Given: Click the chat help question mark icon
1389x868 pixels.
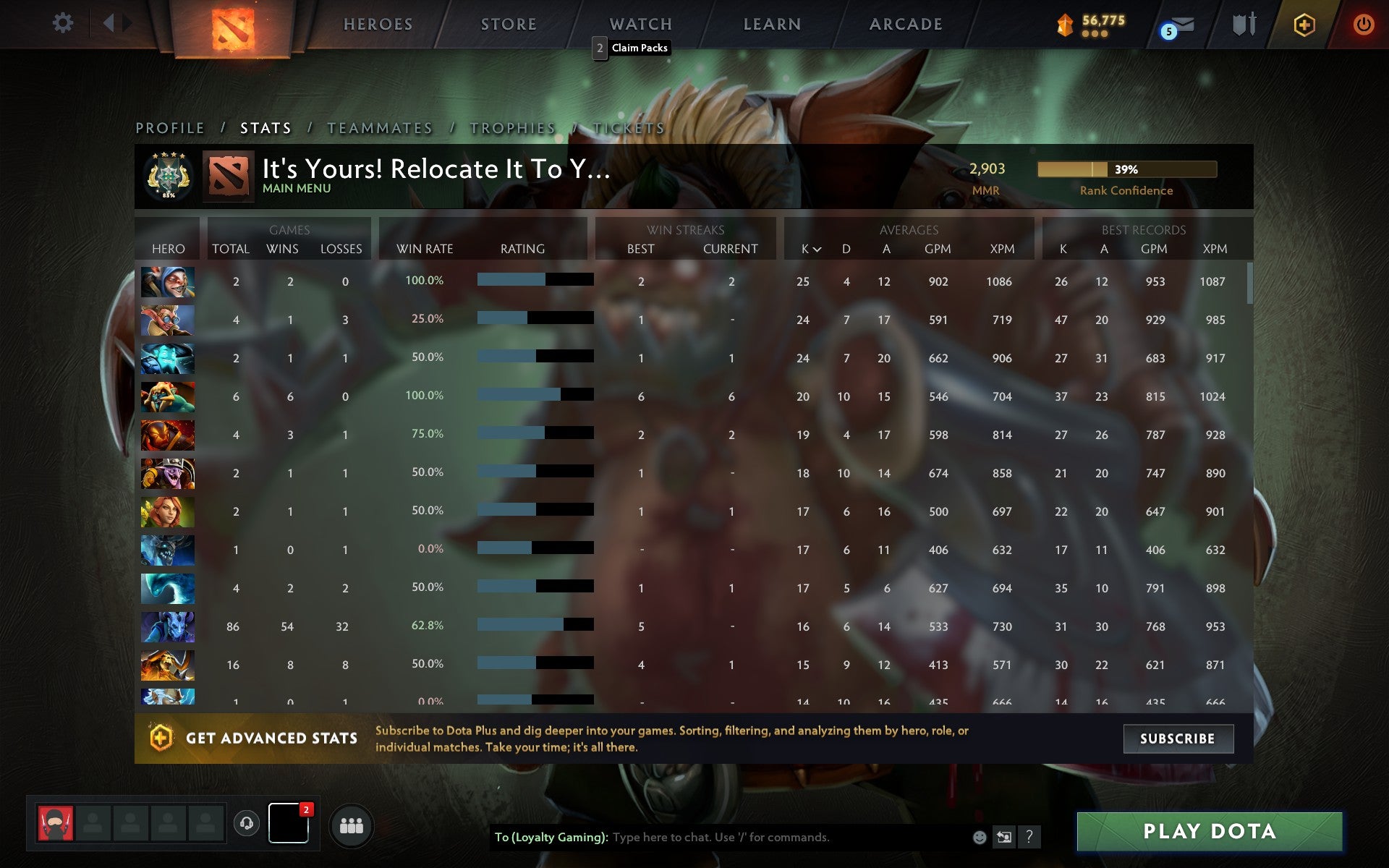Looking at the screenshot, I should [1029, 837].
